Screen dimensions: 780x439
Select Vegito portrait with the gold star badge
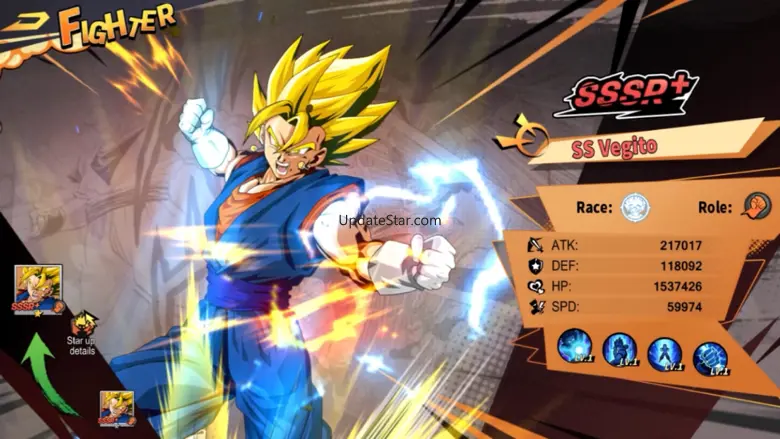tap(38, 290)
